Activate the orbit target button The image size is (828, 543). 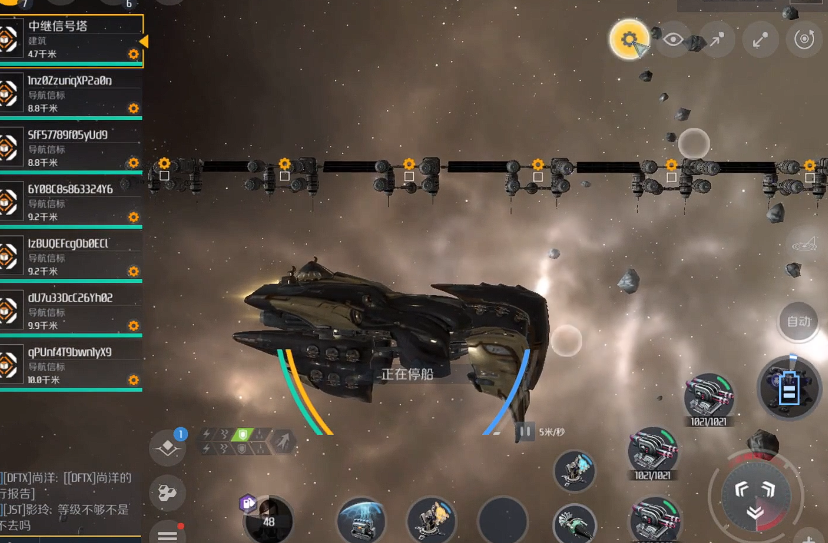tap(804, 40)
